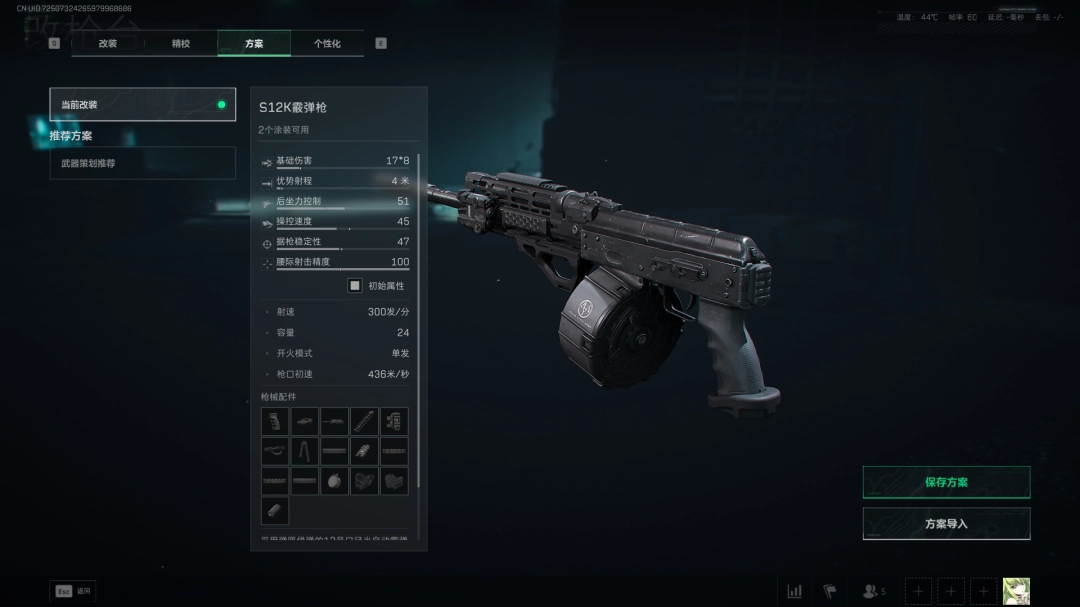Pick the bipod attachment slot

click(305, 451)
